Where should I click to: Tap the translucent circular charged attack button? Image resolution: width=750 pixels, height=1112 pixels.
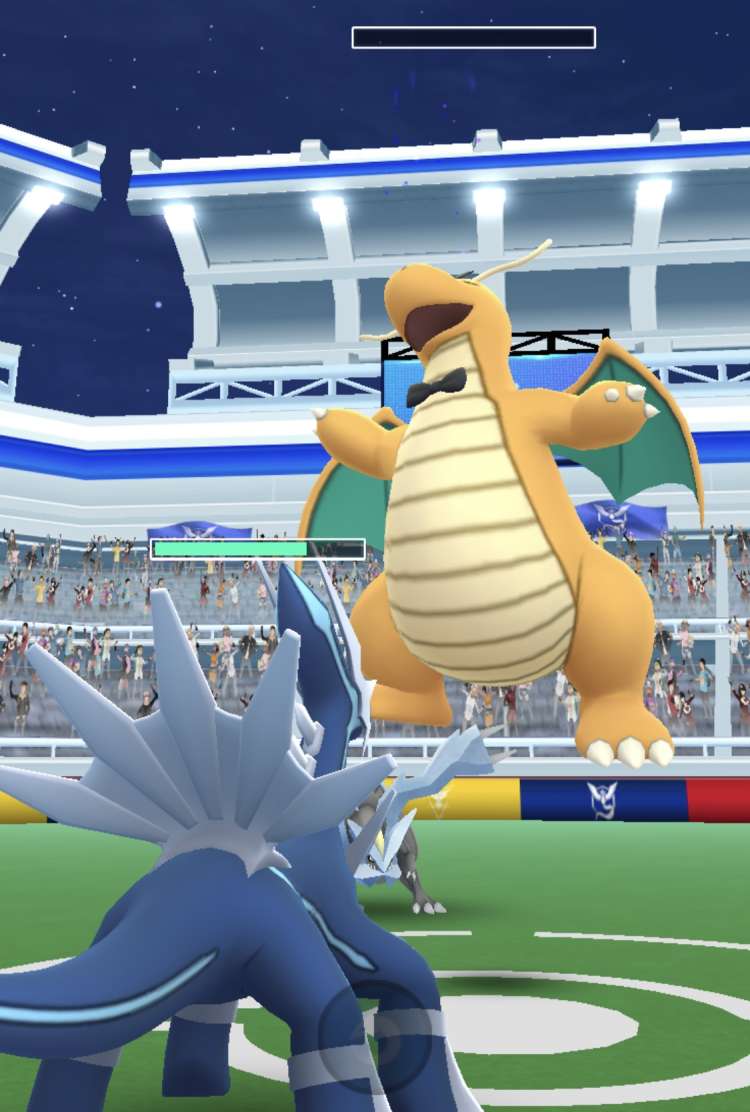376,1033
